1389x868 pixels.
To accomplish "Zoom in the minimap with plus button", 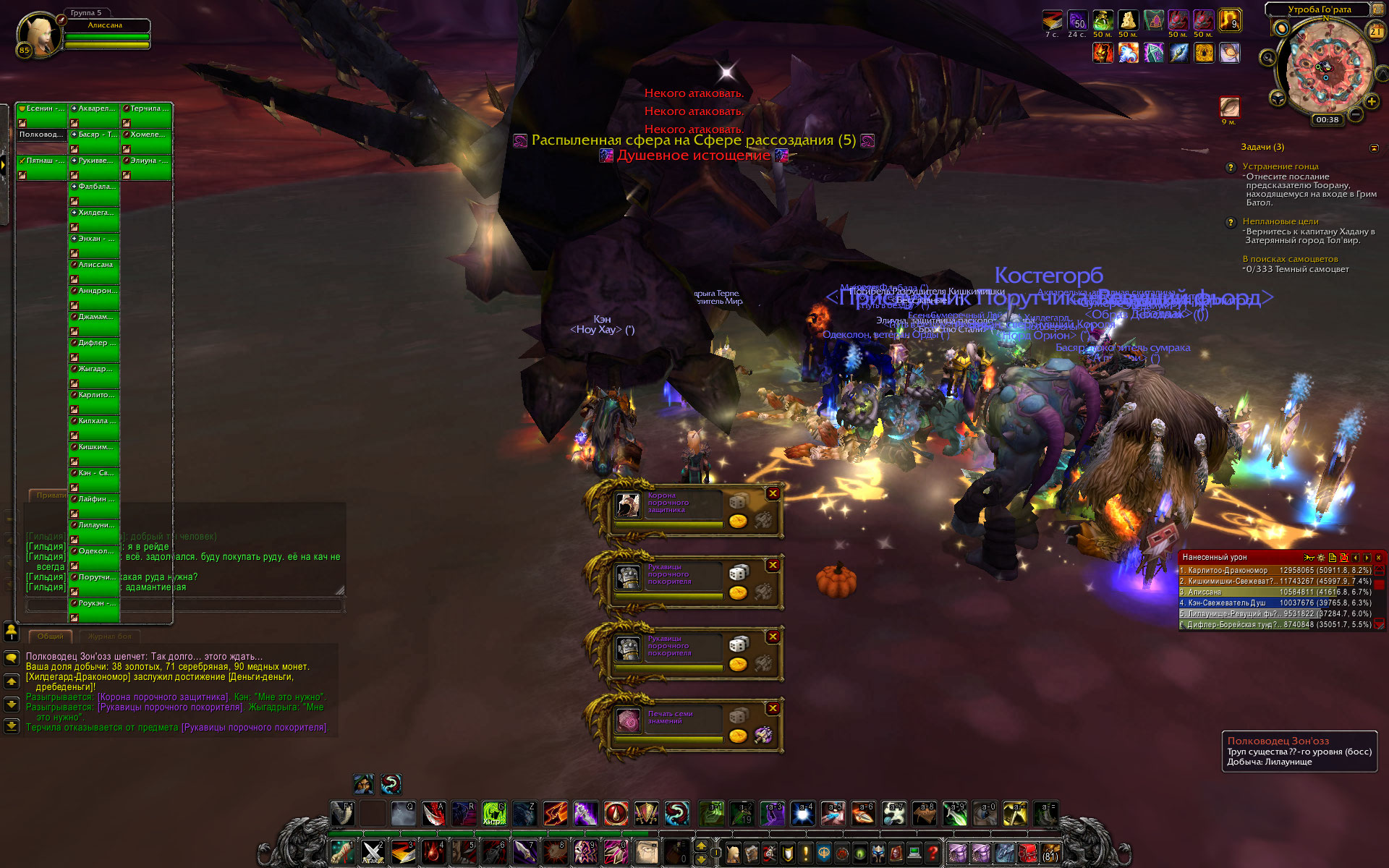I will coord(1371,101).
